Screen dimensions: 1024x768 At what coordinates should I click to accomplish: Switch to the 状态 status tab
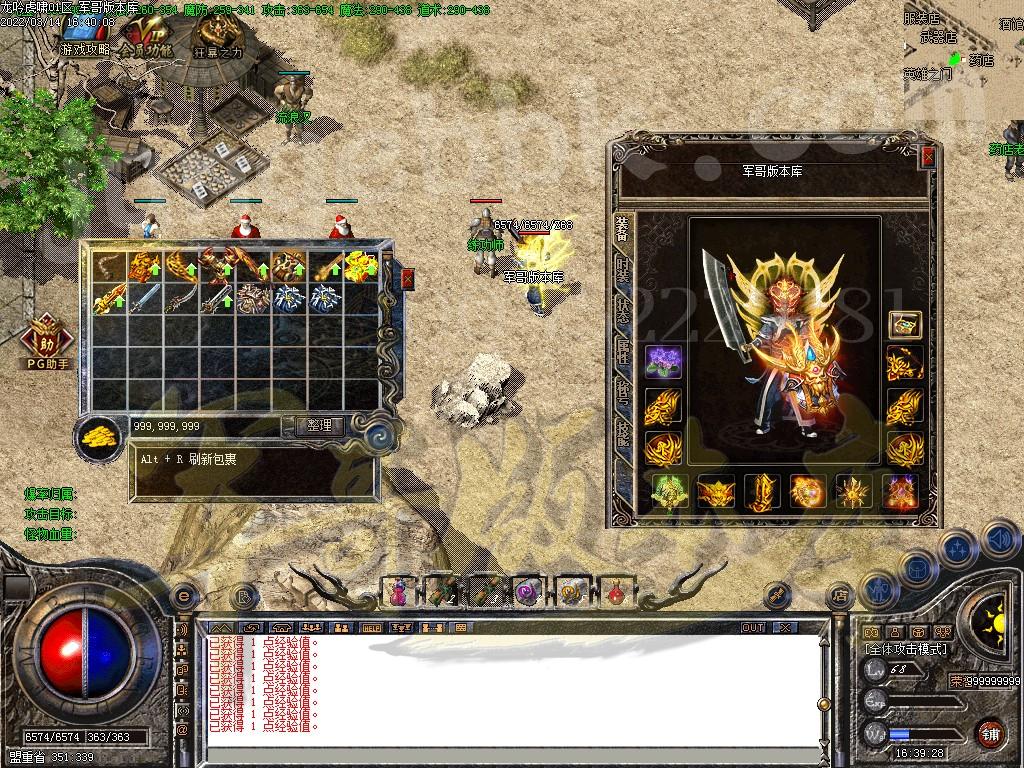point(622,310)
